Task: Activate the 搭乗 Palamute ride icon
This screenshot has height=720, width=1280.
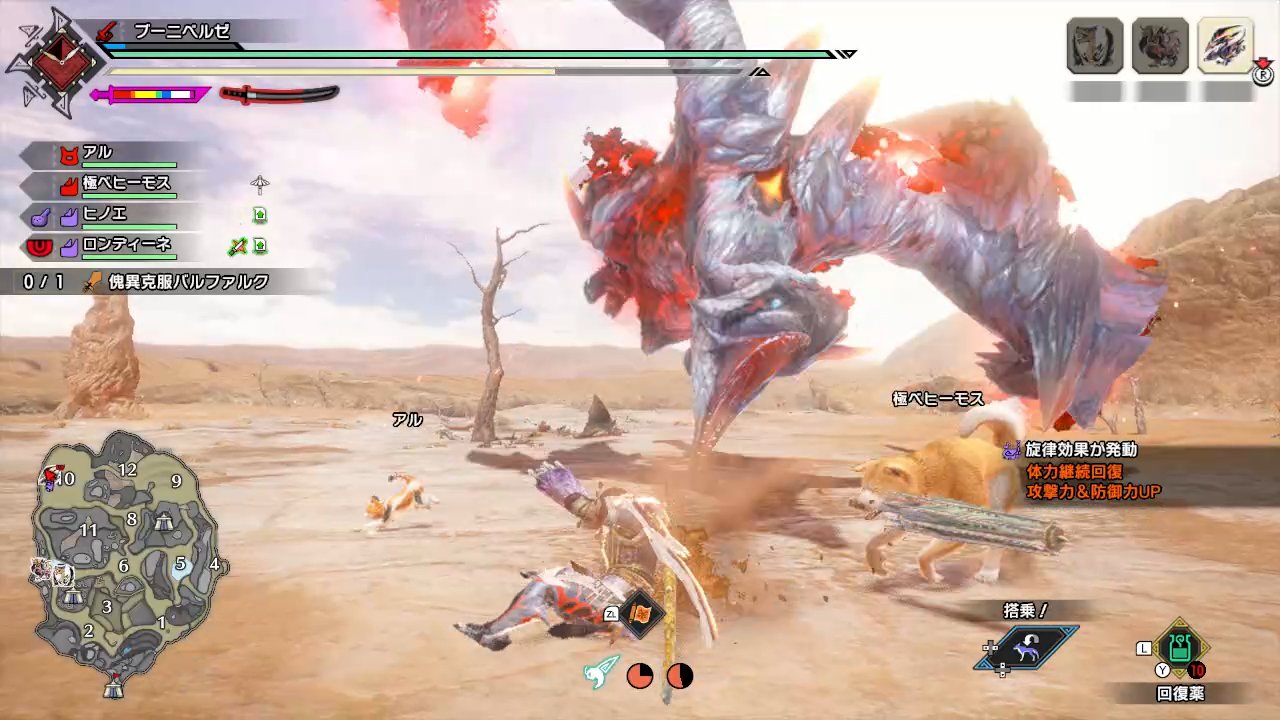Action: pos(1028,648)
